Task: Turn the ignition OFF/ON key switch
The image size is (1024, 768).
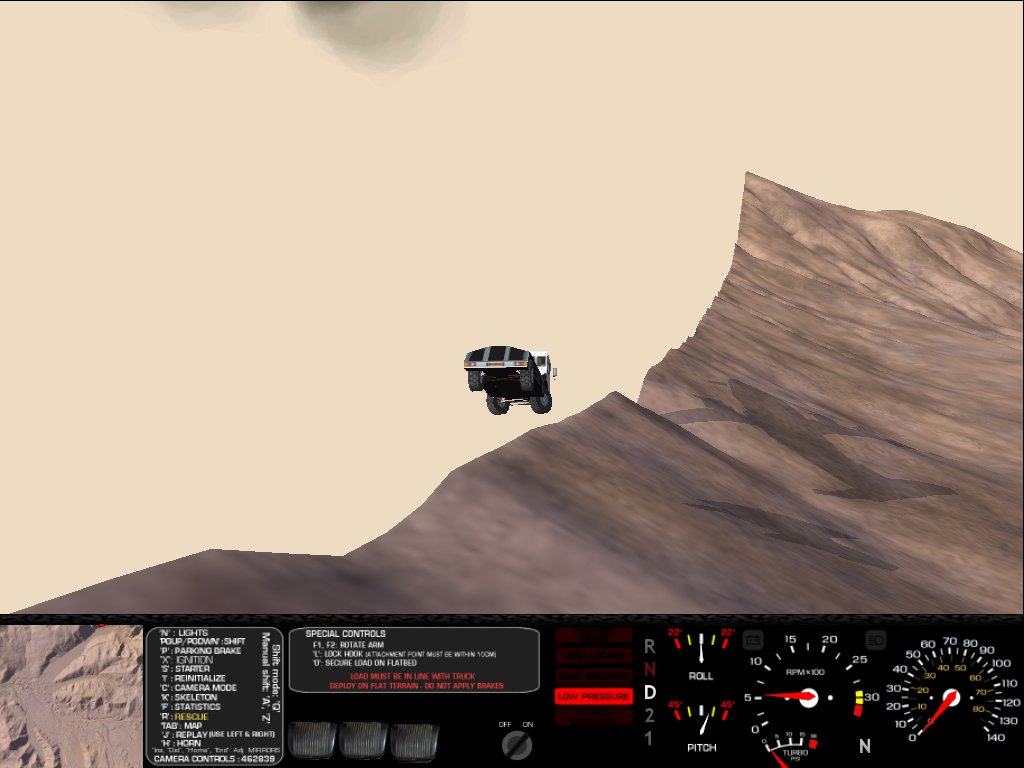Action: point(517,744)
